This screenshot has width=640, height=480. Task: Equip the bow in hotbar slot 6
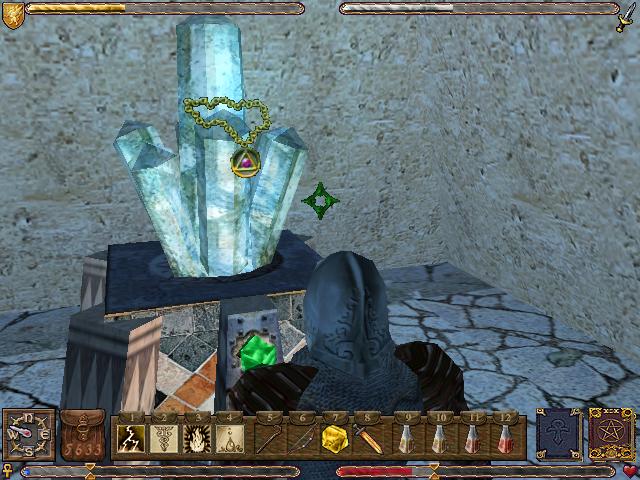coord(299,438)
